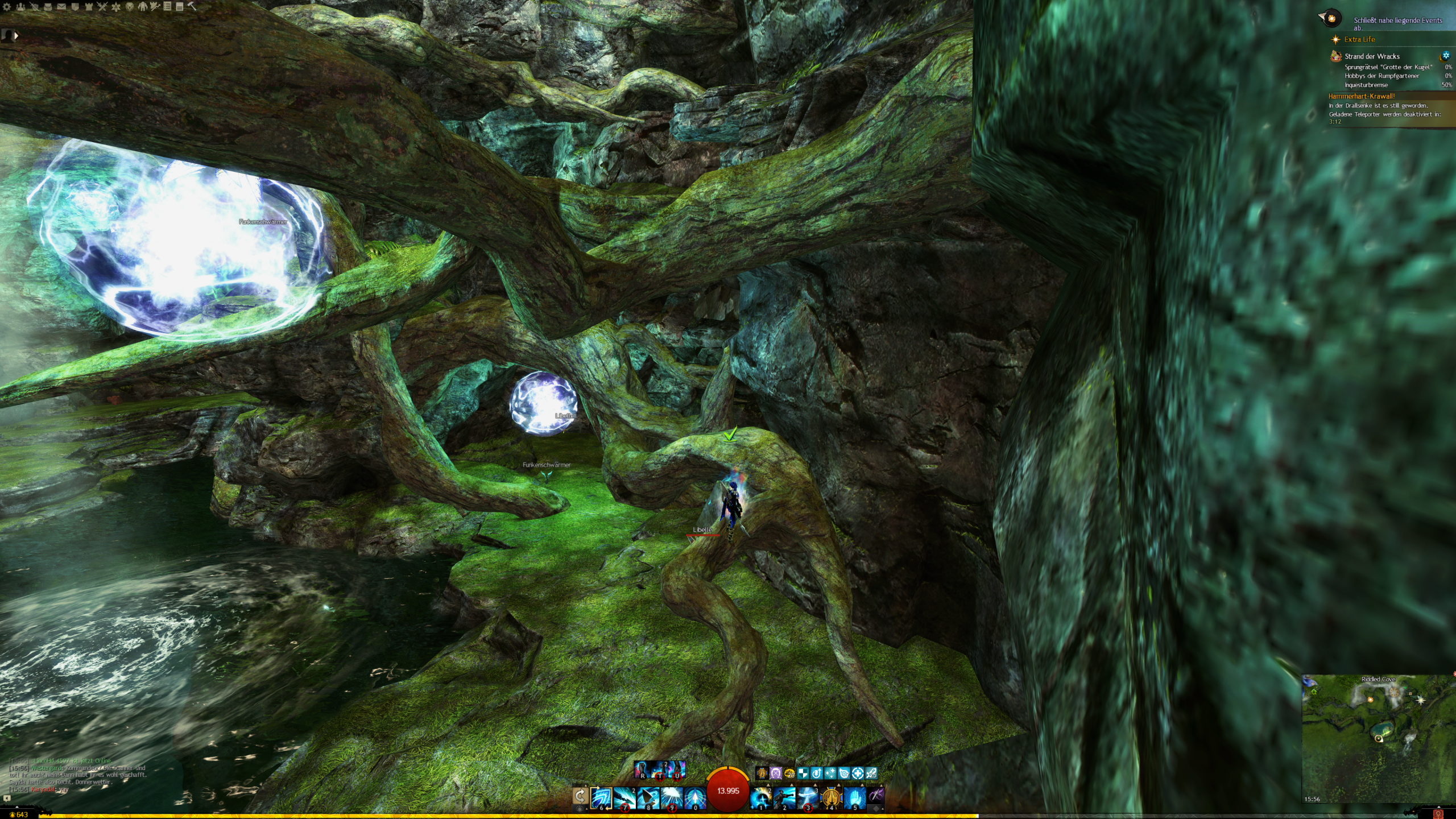Click the profession skill bound to R
Viewport: 1456px width, 819px height.
coord(643,769)
